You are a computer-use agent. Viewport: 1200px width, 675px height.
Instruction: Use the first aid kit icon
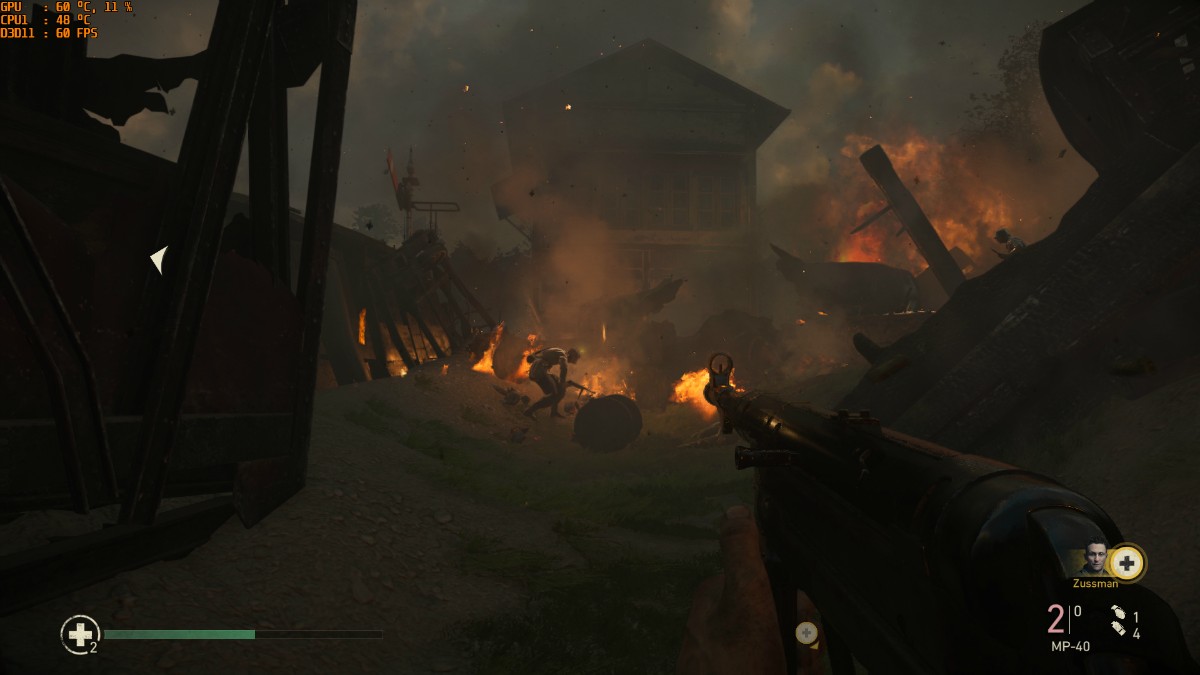80,634
